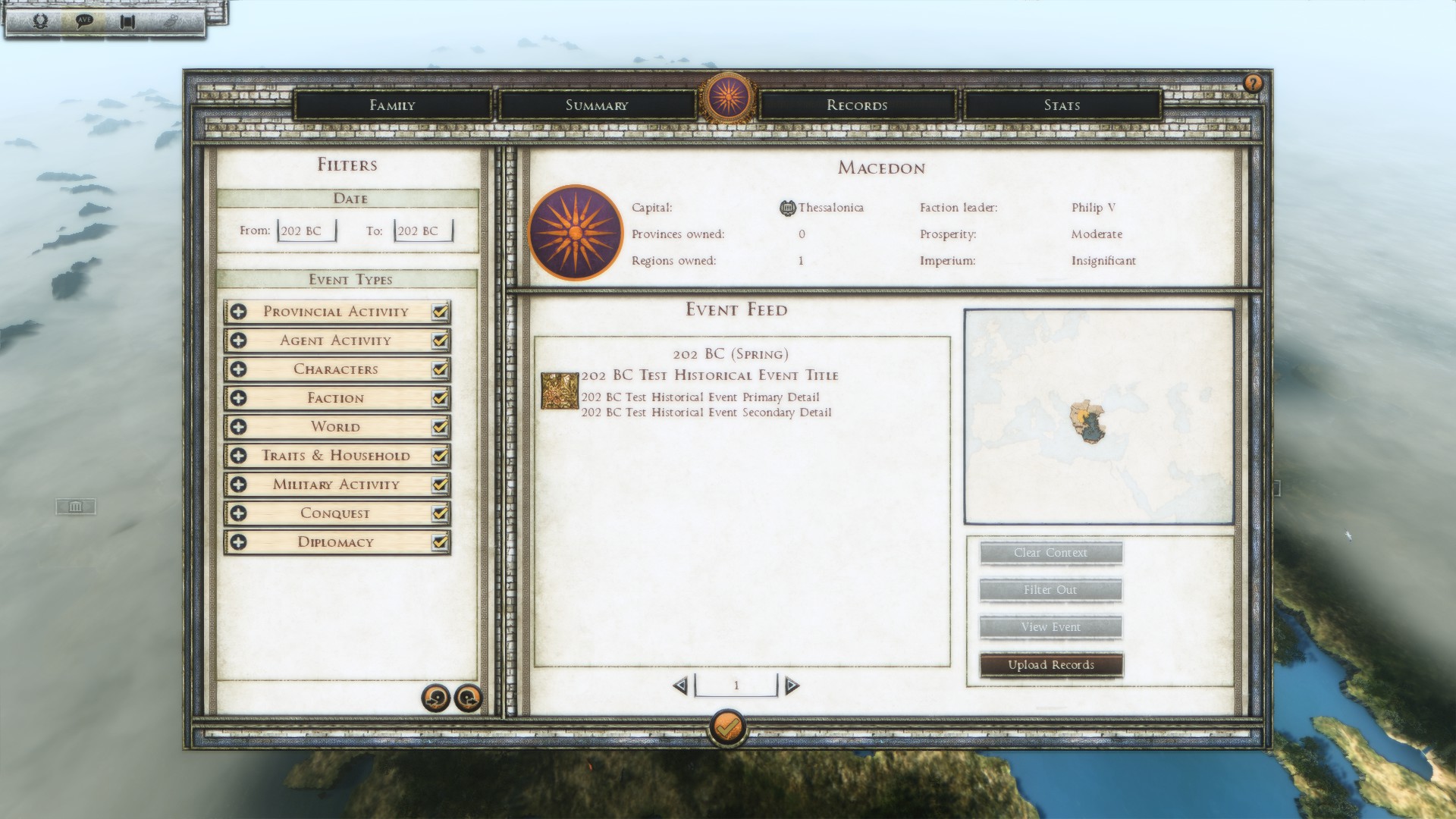Open the Summary tab

(x=597, y=105)
